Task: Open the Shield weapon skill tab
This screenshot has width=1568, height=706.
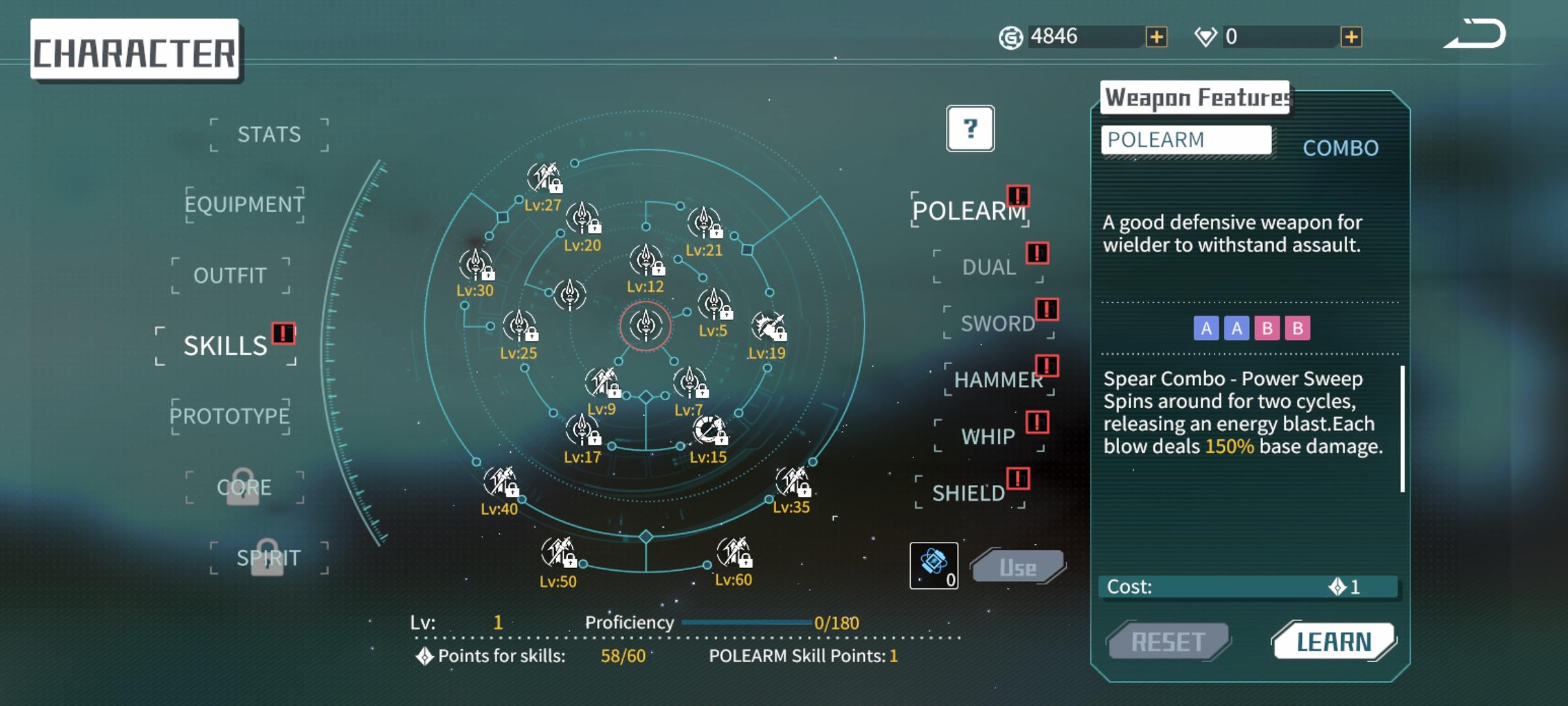Action: point(969,493)
